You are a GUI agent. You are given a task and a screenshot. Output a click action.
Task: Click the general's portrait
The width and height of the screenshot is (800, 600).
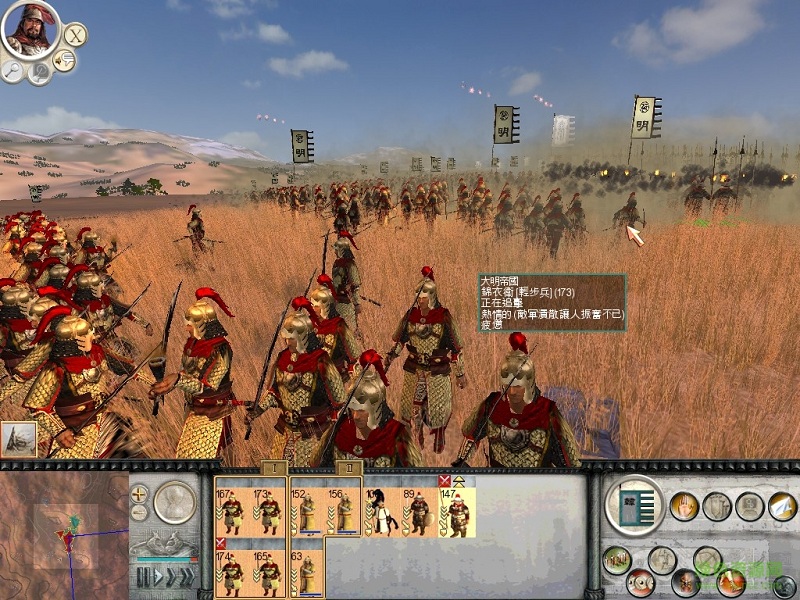[26, 30]
